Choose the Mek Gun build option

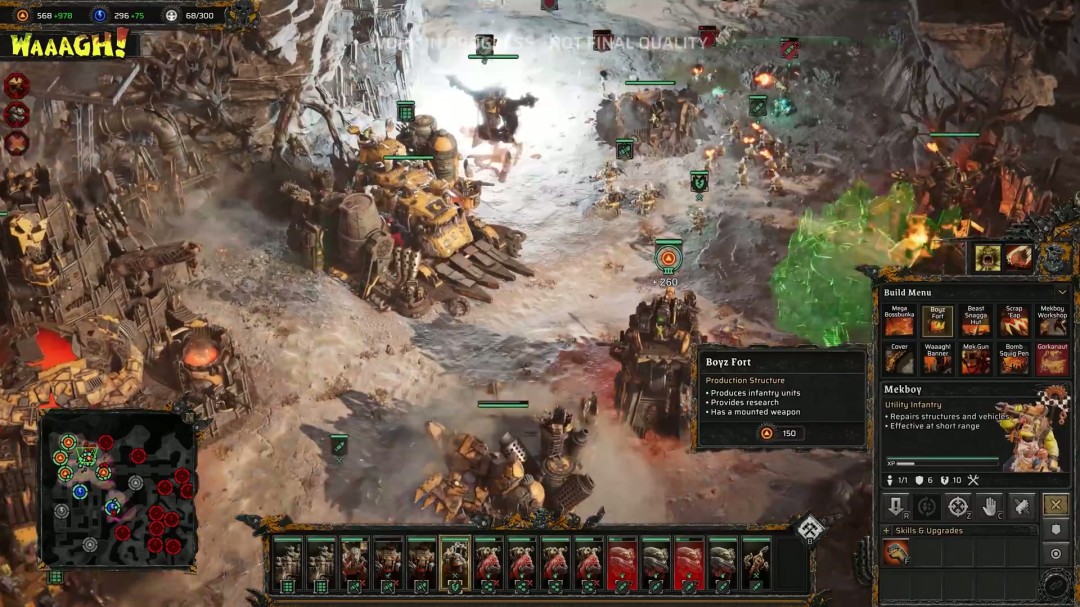pos(975,359)
